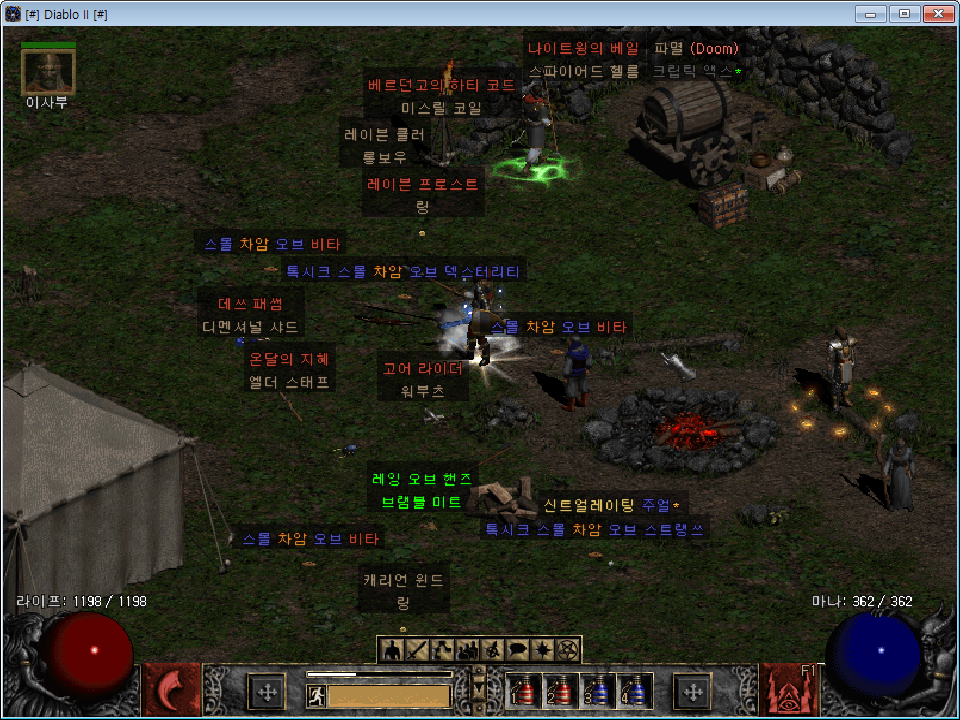Open the character stats panel icon

coord(392,650)
